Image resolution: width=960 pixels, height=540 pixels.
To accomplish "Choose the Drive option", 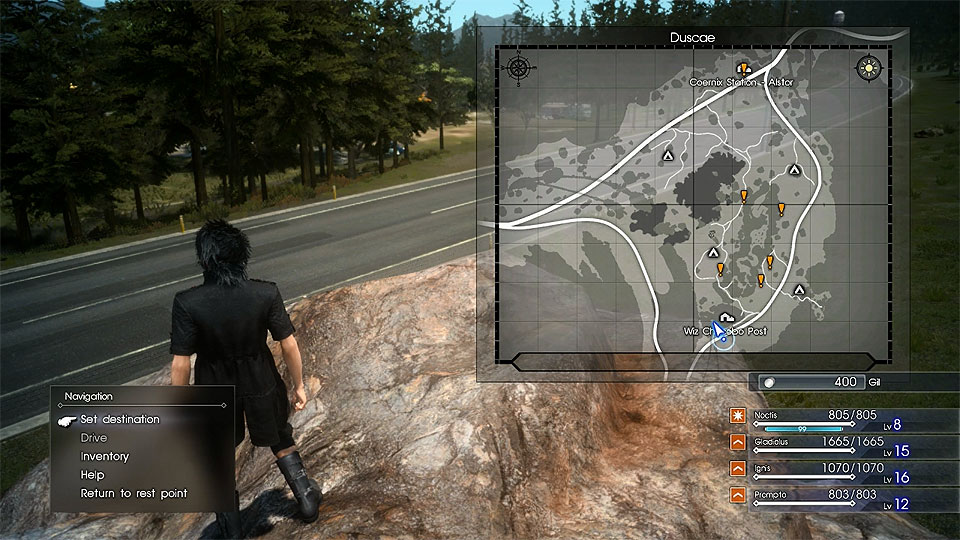I will click(94, 438).
